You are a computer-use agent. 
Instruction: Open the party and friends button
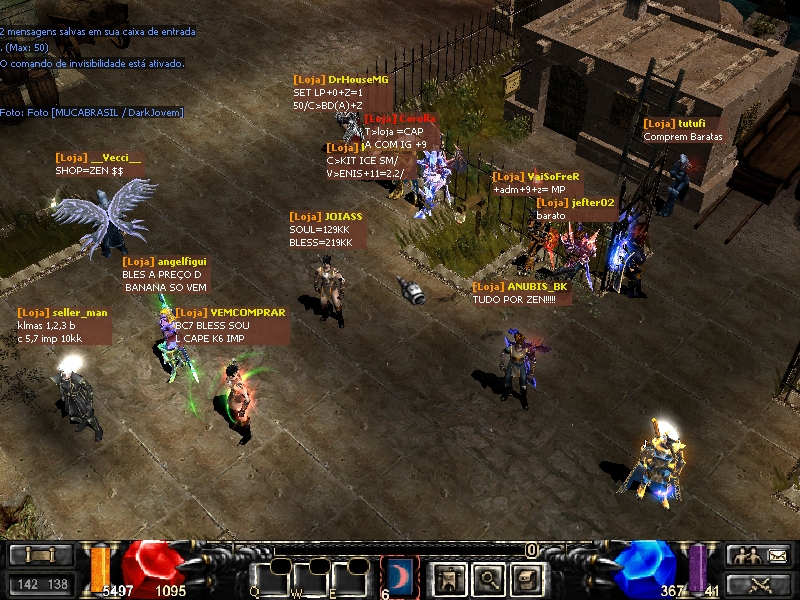[757, 555]
